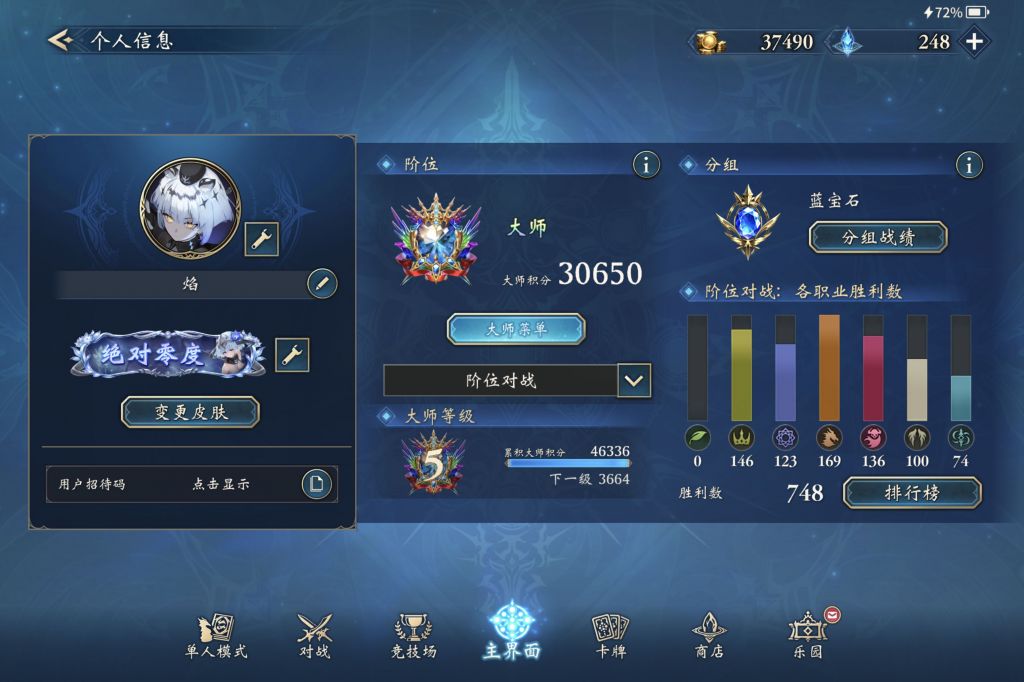Open the 乐园 park tab
This screenshot has width=1024, height=682.
tap(808, 636)
